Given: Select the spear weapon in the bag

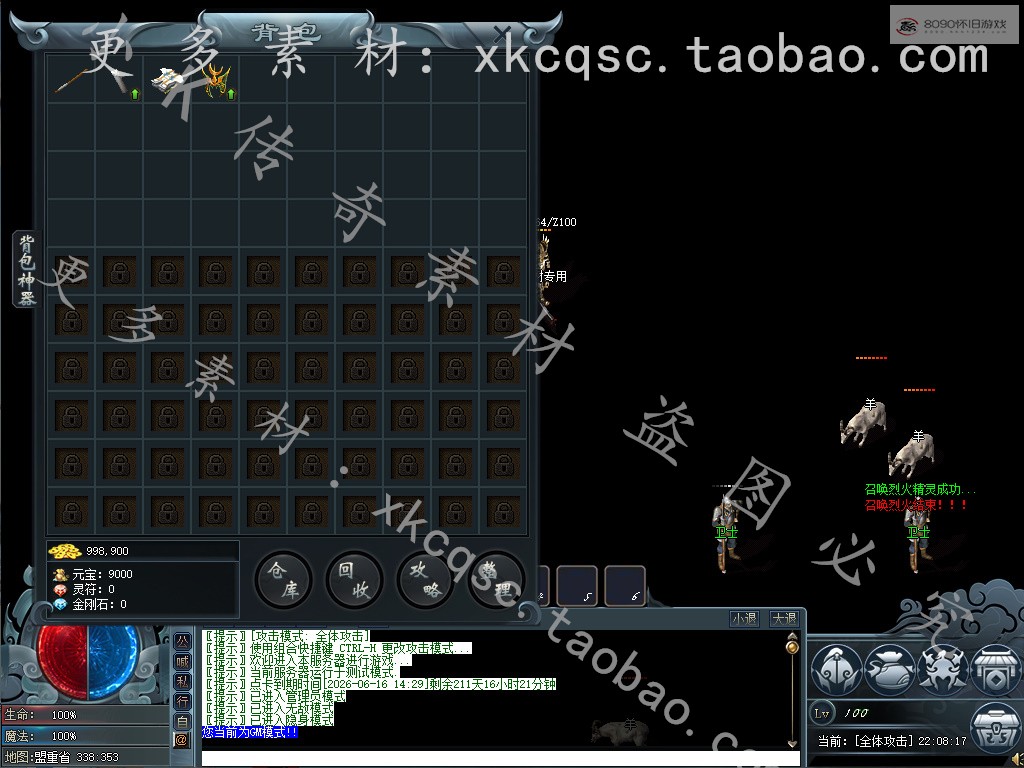Looking at the screenshot, I should 72,79.
